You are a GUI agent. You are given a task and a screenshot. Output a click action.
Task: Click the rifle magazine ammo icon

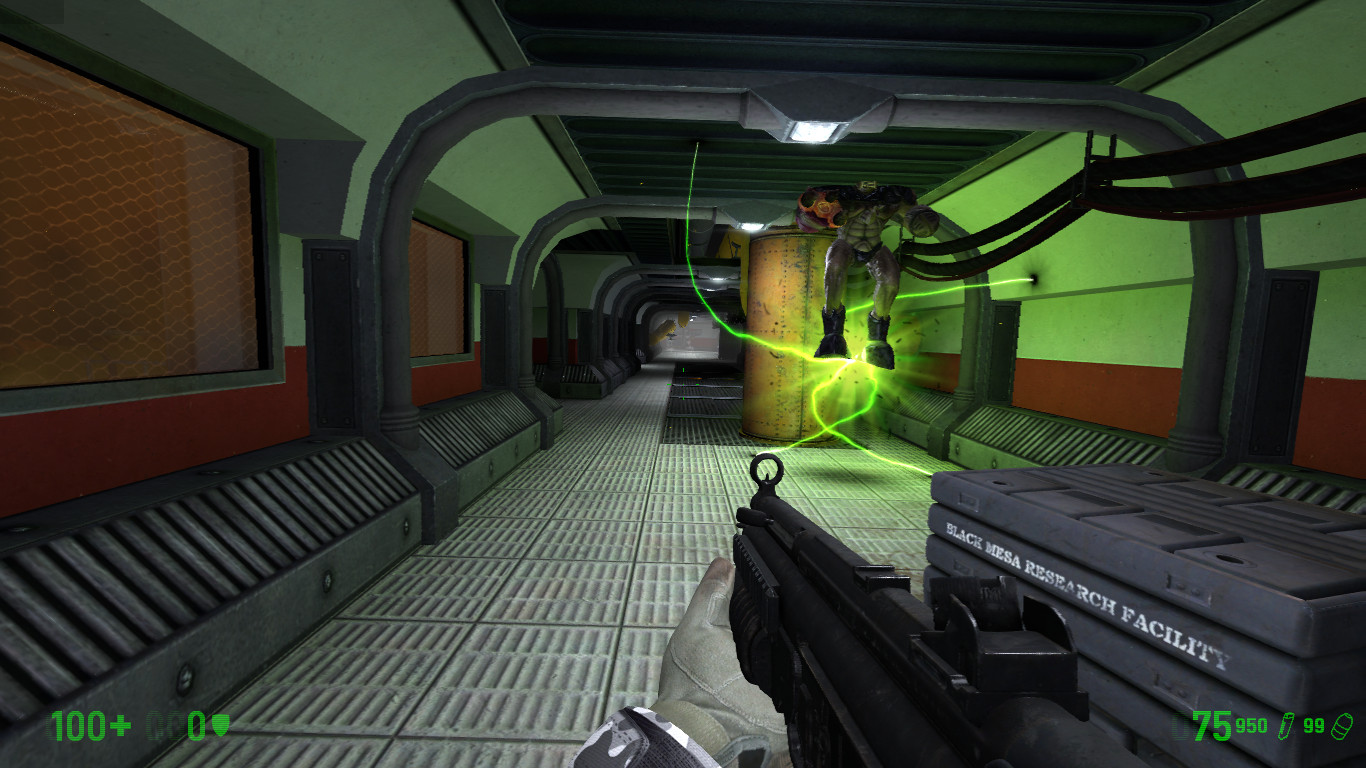1287,727
